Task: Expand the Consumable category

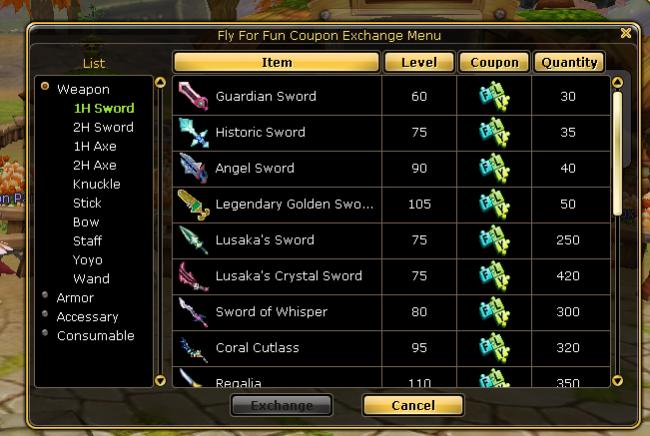Action: (95, 336)
